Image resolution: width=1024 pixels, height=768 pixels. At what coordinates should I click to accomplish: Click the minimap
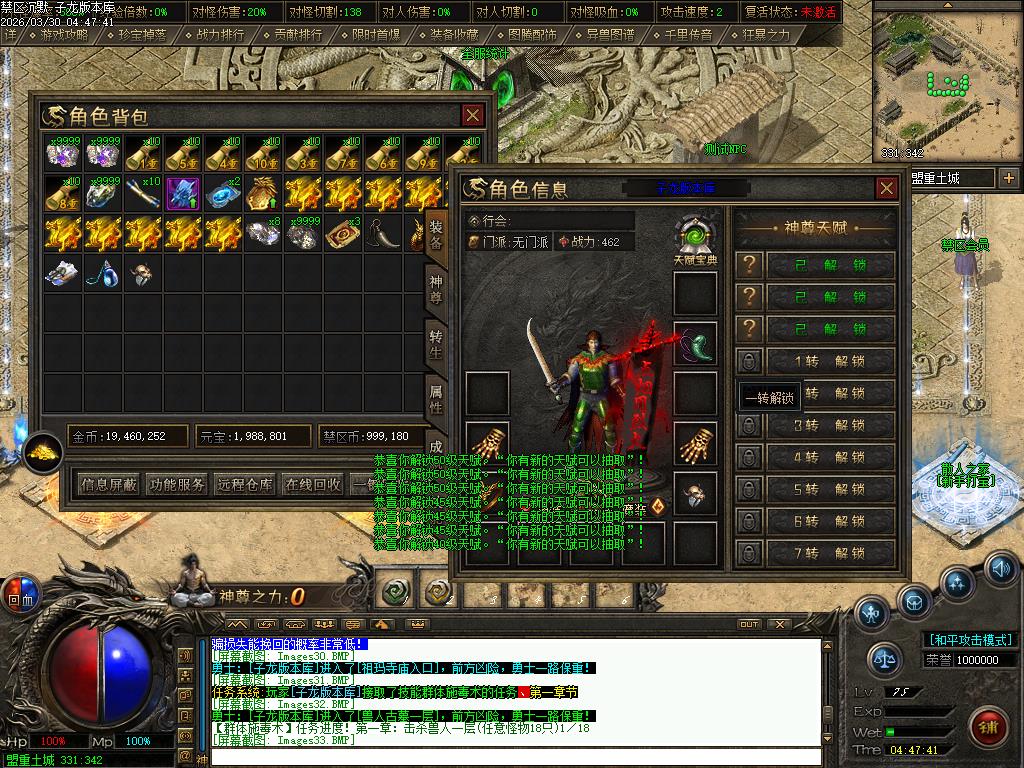[x=947, y=82]
